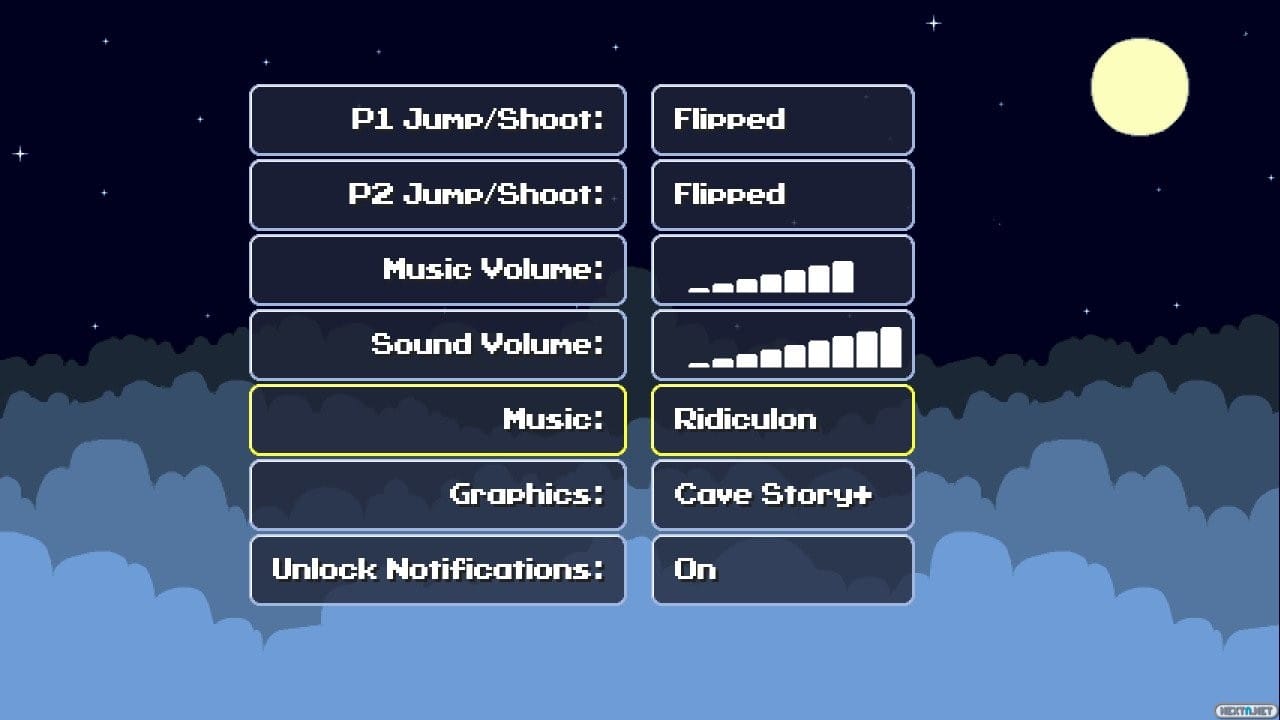Click the Unlock Notifications label

point(437,570)
